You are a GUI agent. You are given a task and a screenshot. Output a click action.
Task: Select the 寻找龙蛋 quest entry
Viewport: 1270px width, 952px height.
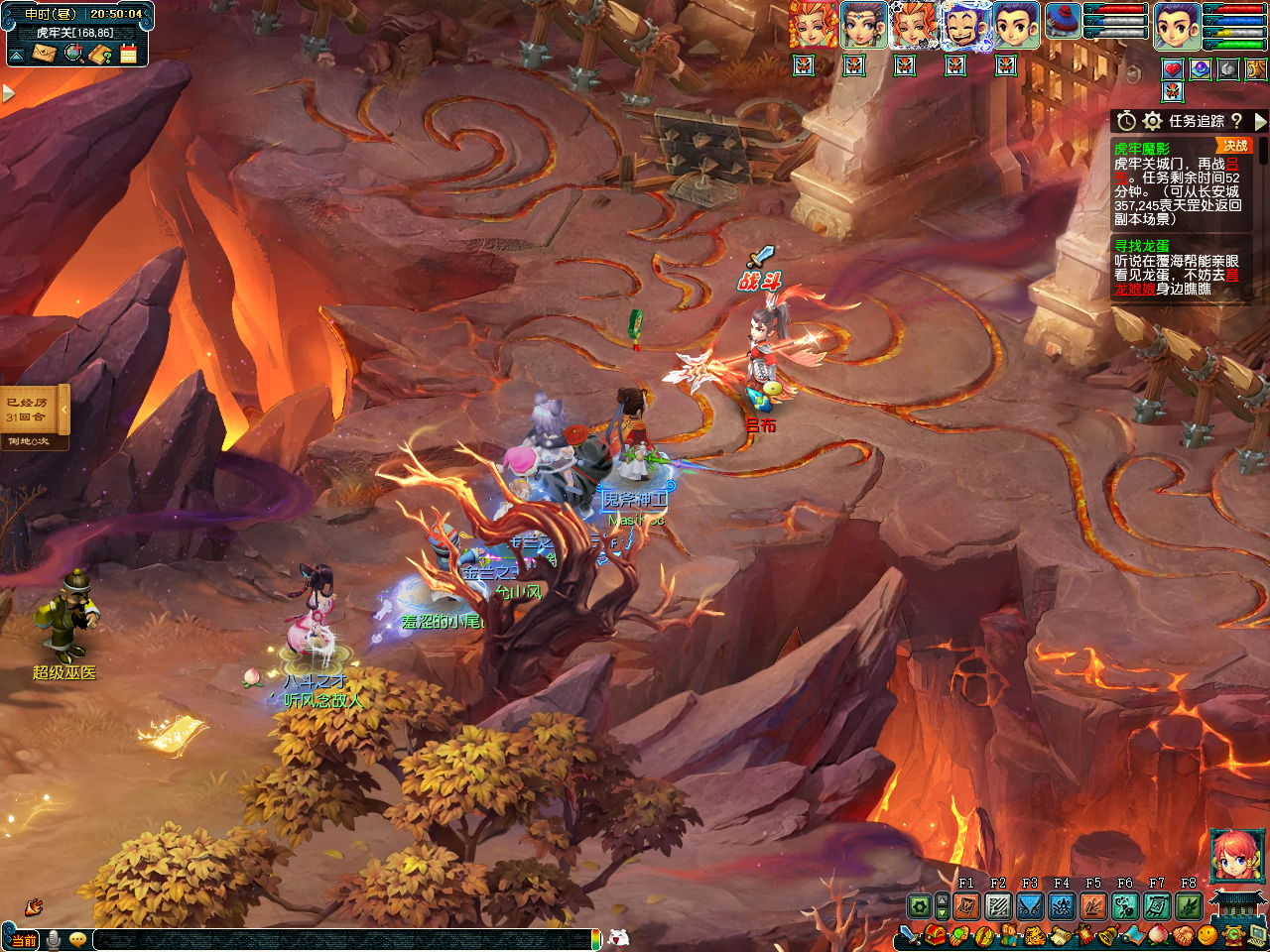(x=1141, y=246)
